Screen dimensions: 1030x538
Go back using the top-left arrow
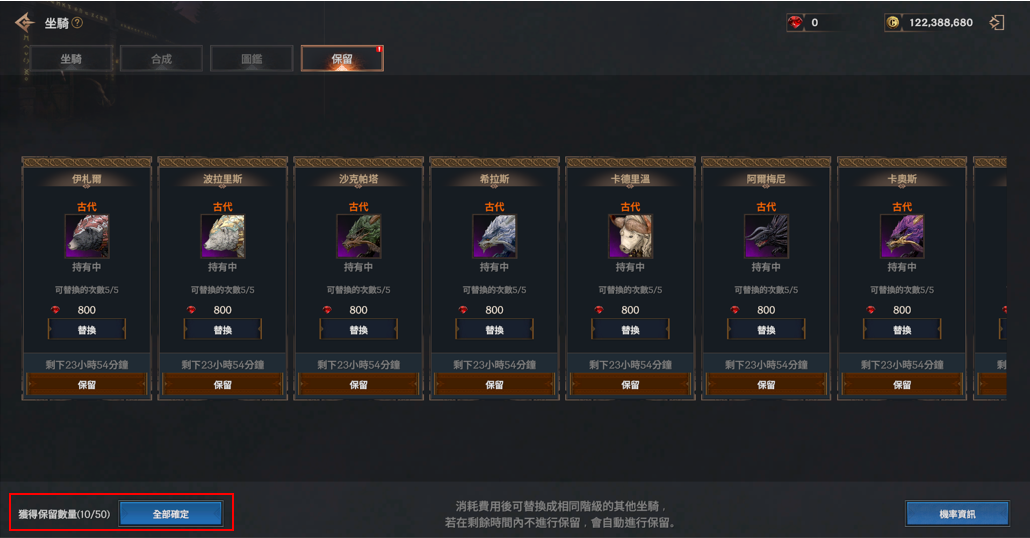pyautogui.click(x=24, y=22)
